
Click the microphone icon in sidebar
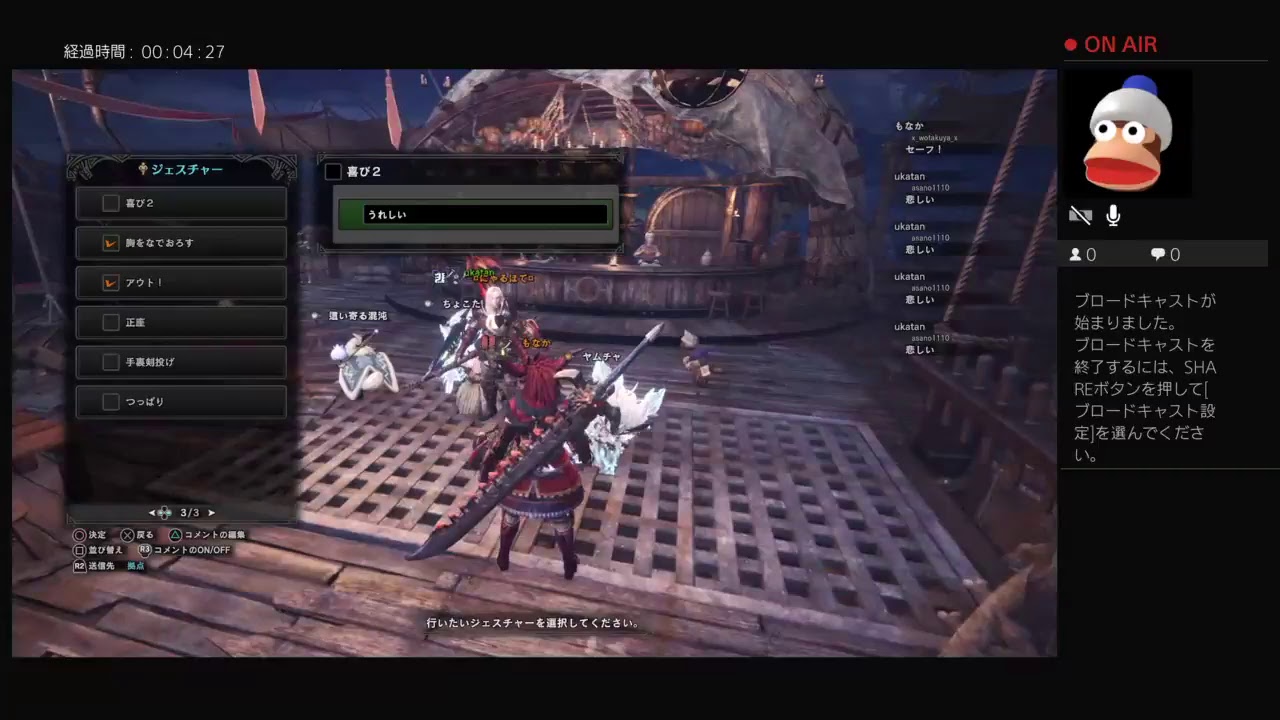click(x=1112, y=214)
